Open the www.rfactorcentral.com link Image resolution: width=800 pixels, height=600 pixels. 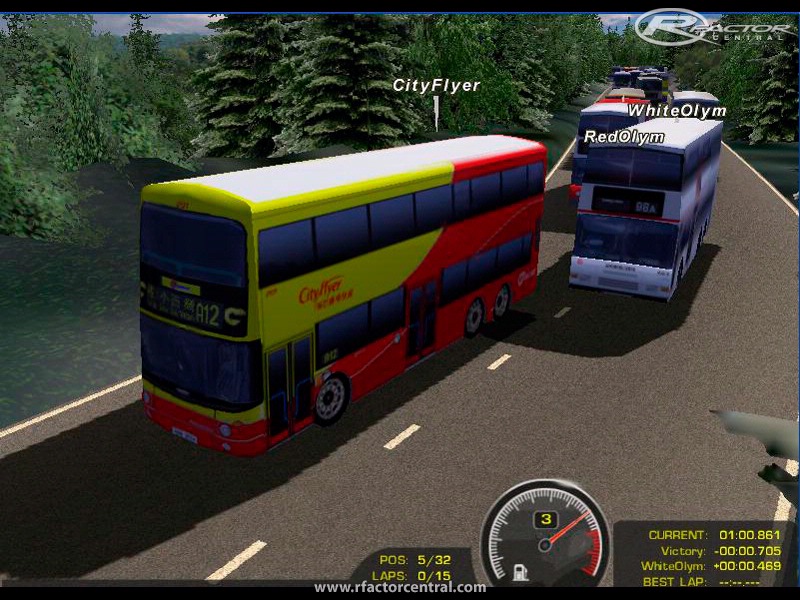[400, 587]
